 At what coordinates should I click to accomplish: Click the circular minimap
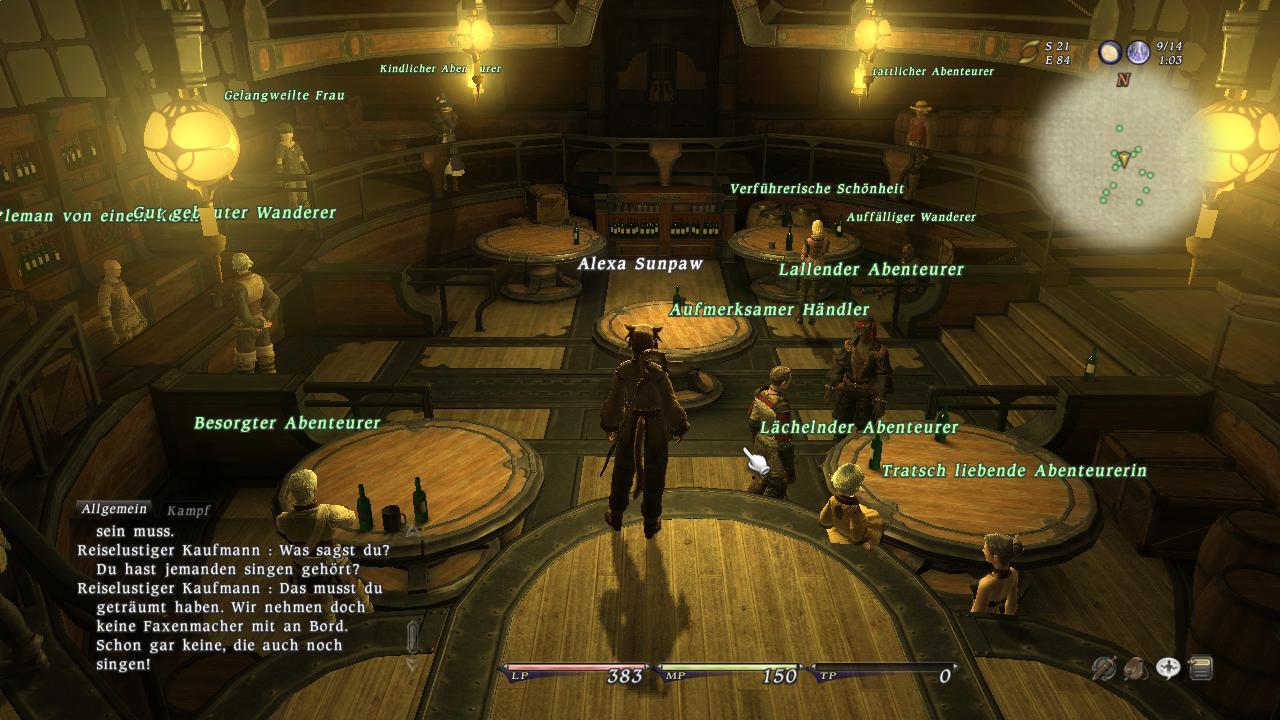(1120, 162)
